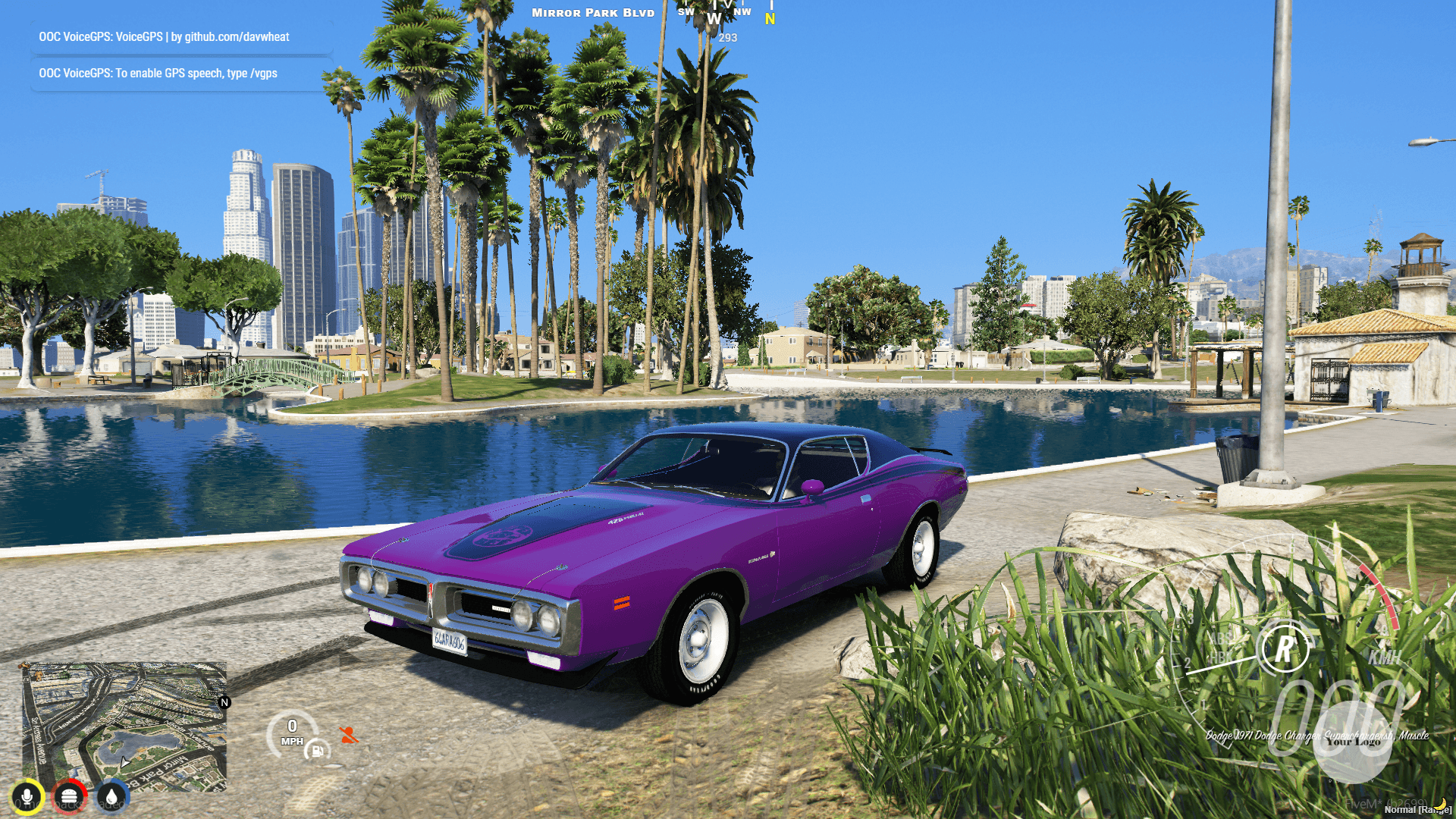Click the SW direction label on compass
This screenshot has height=819, width=1456.
[x=685, y=11]
